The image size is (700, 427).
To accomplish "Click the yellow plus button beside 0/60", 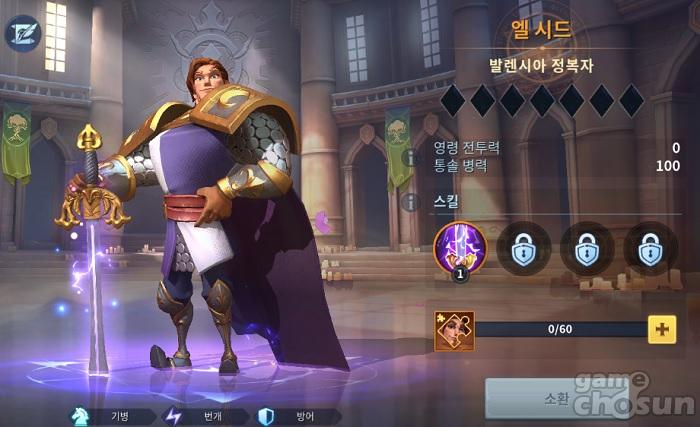I will [x=661, y=328].
